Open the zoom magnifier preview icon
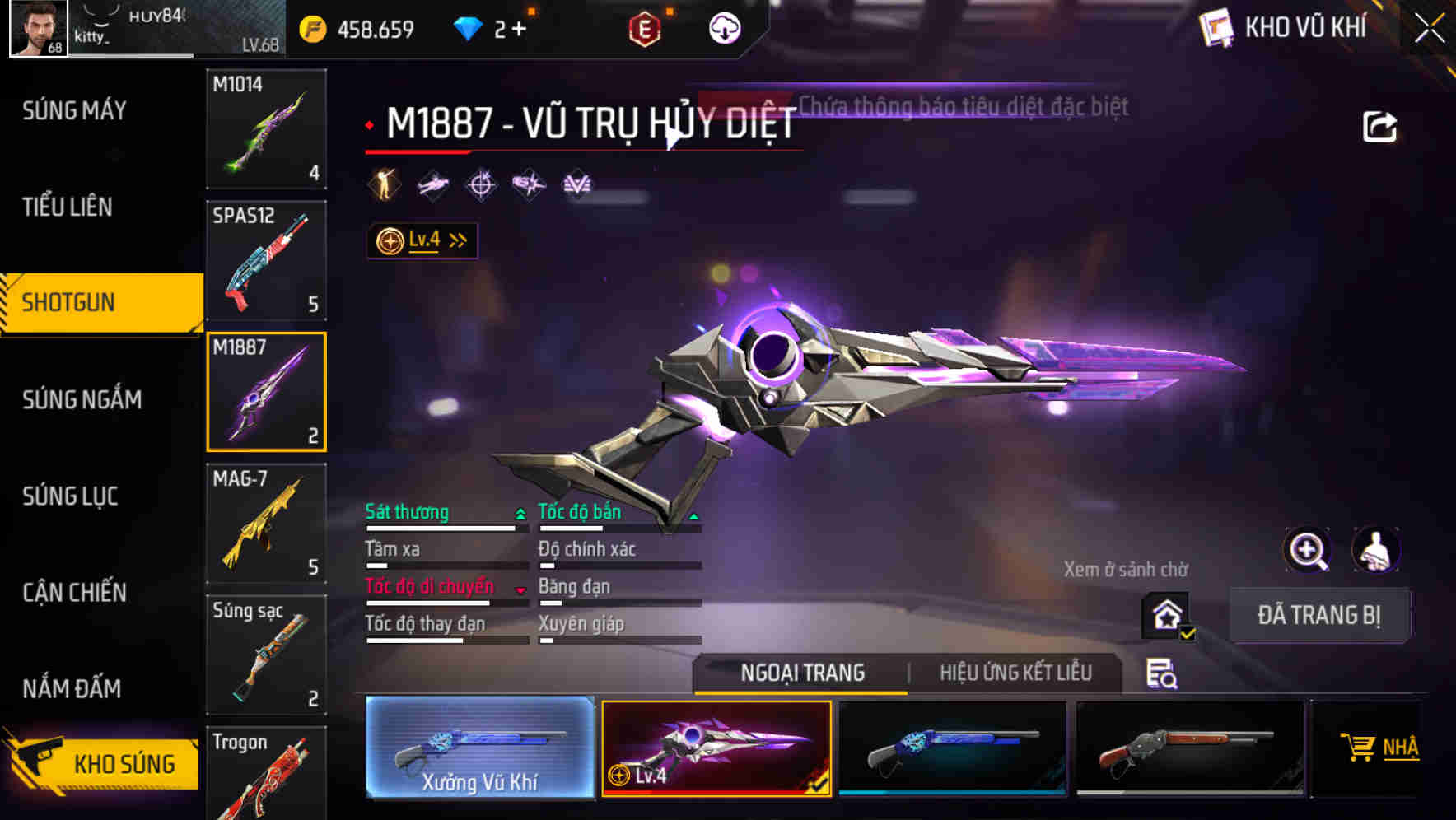The width and height of the screenshot is (1456, 820). [x=1306, y=550]
